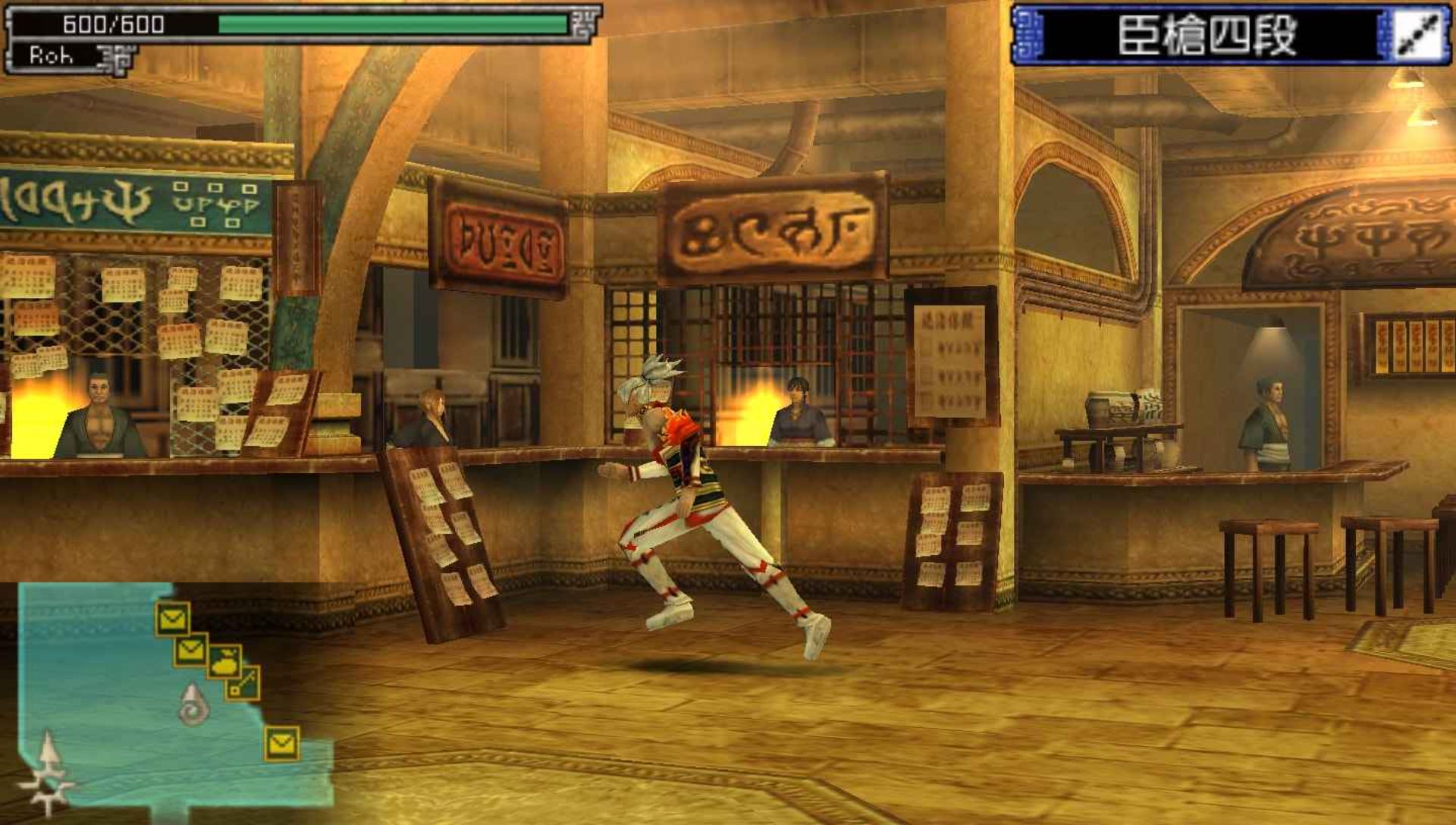
Task: Select the envelope marker set apart from the others
Action: coord(281,743)
